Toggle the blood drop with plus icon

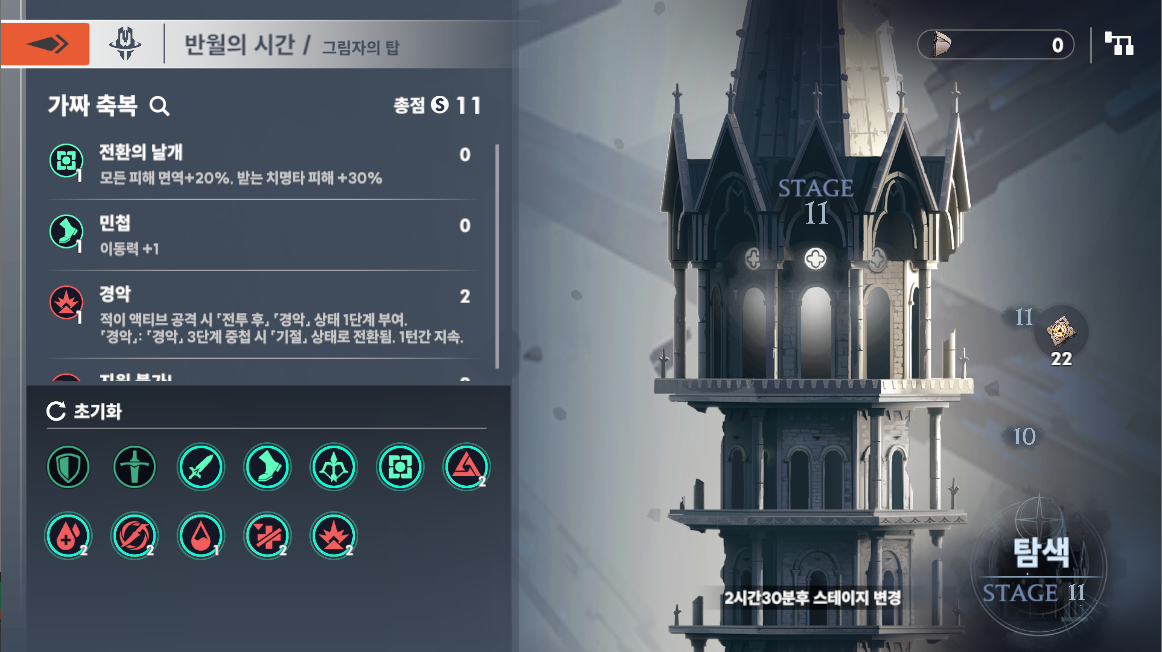[68, 535]
